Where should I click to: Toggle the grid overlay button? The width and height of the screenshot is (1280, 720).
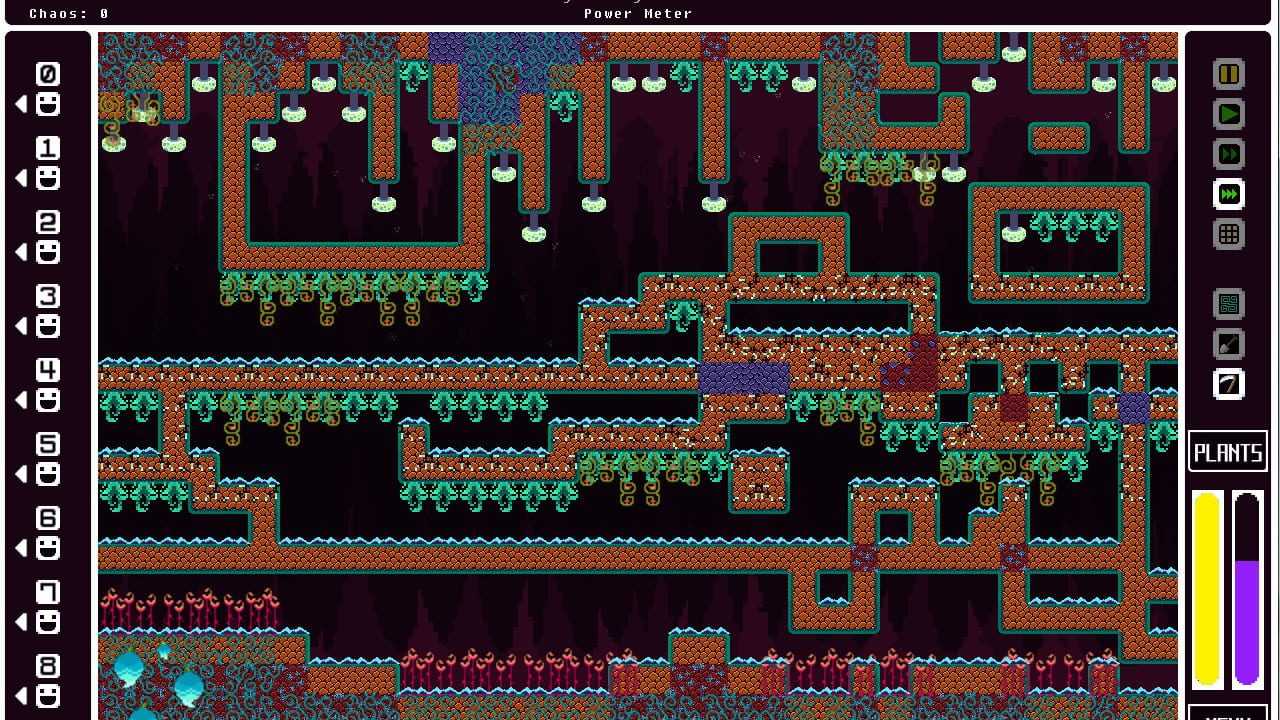coord(1229,235)
